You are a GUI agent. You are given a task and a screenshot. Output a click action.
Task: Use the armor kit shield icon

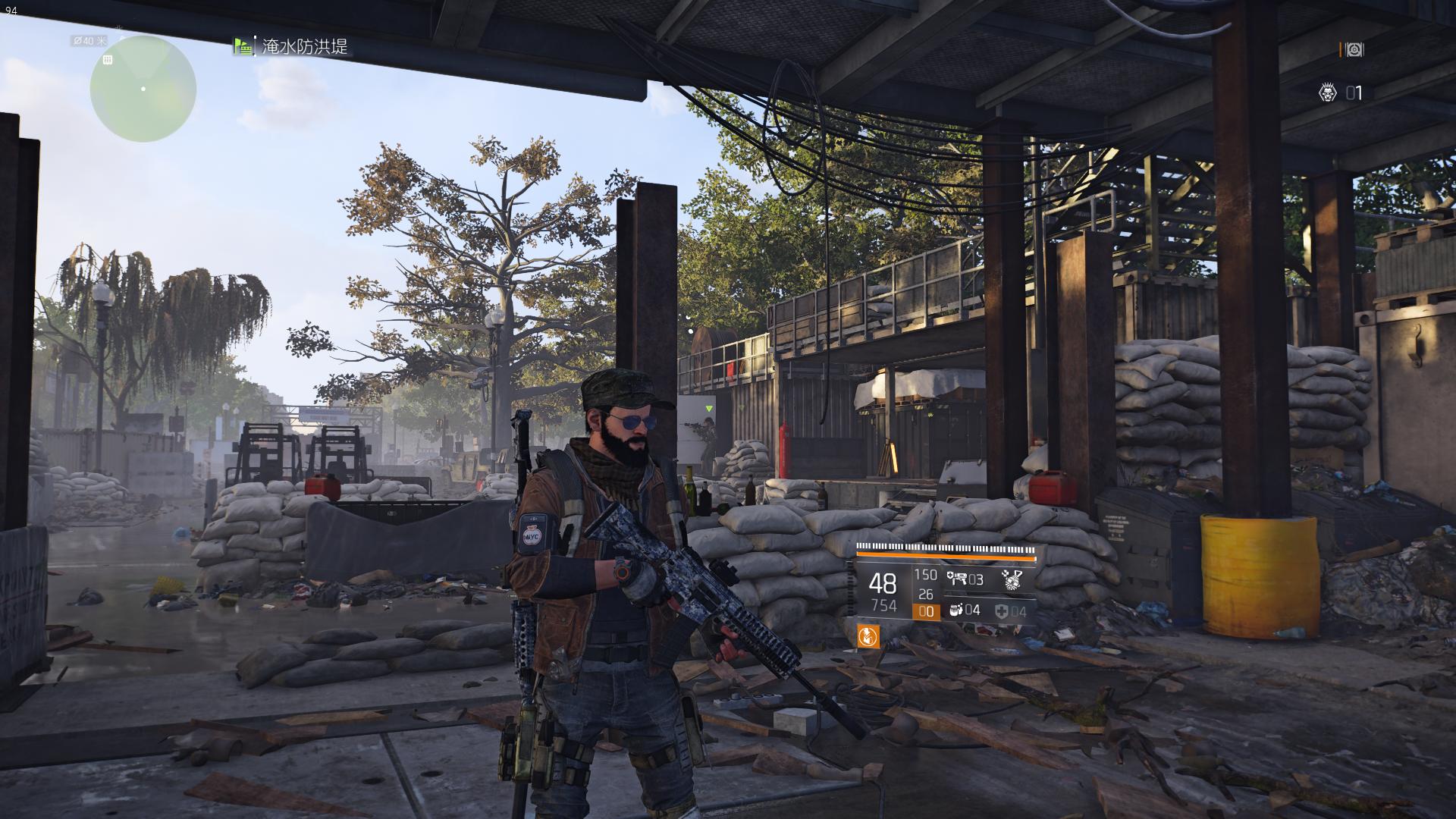coord(1003,611)
